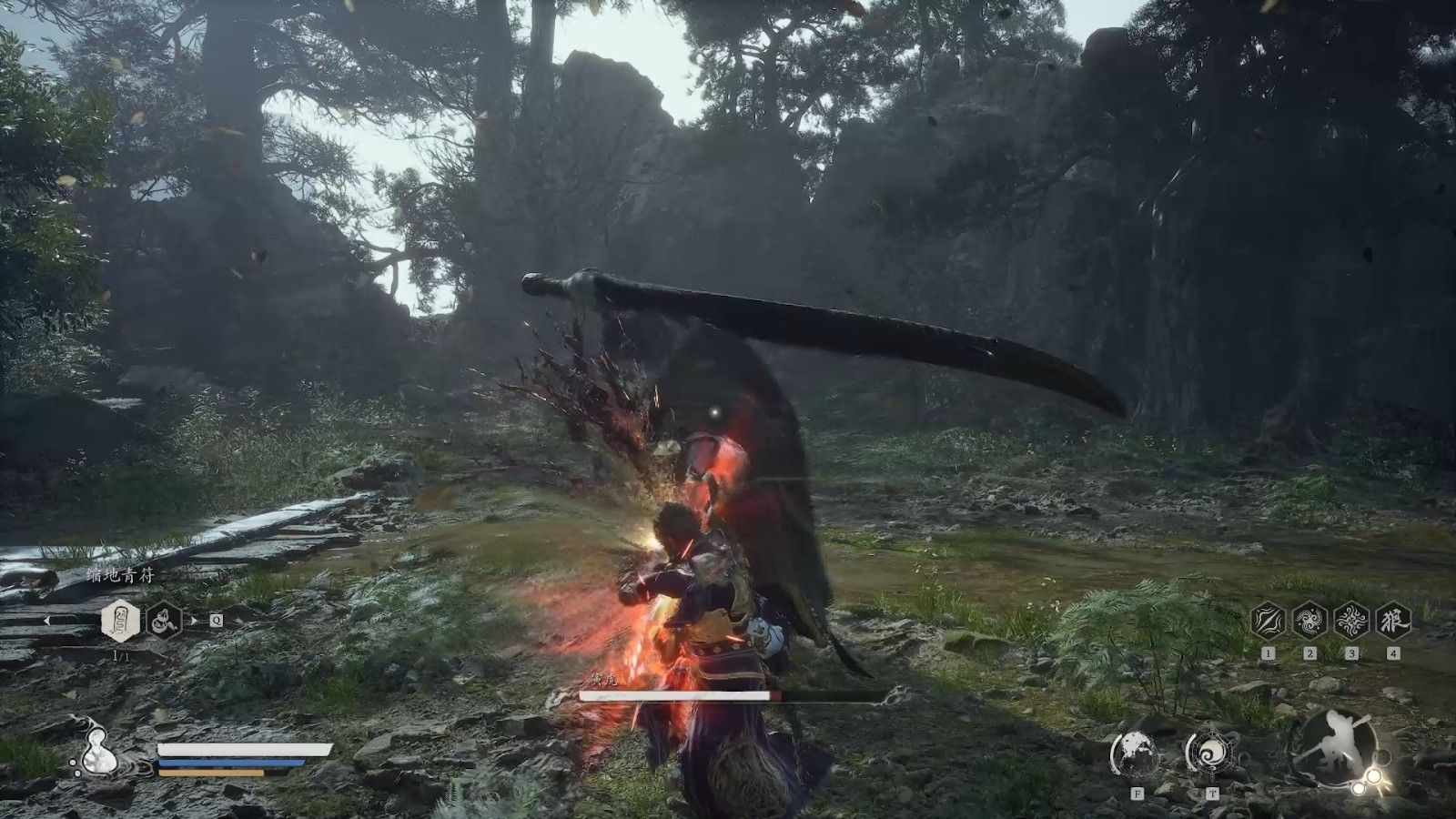Use the four-pointed flame knot spell
This screenshot has height=819, width=1456.
pos(1351,621)
